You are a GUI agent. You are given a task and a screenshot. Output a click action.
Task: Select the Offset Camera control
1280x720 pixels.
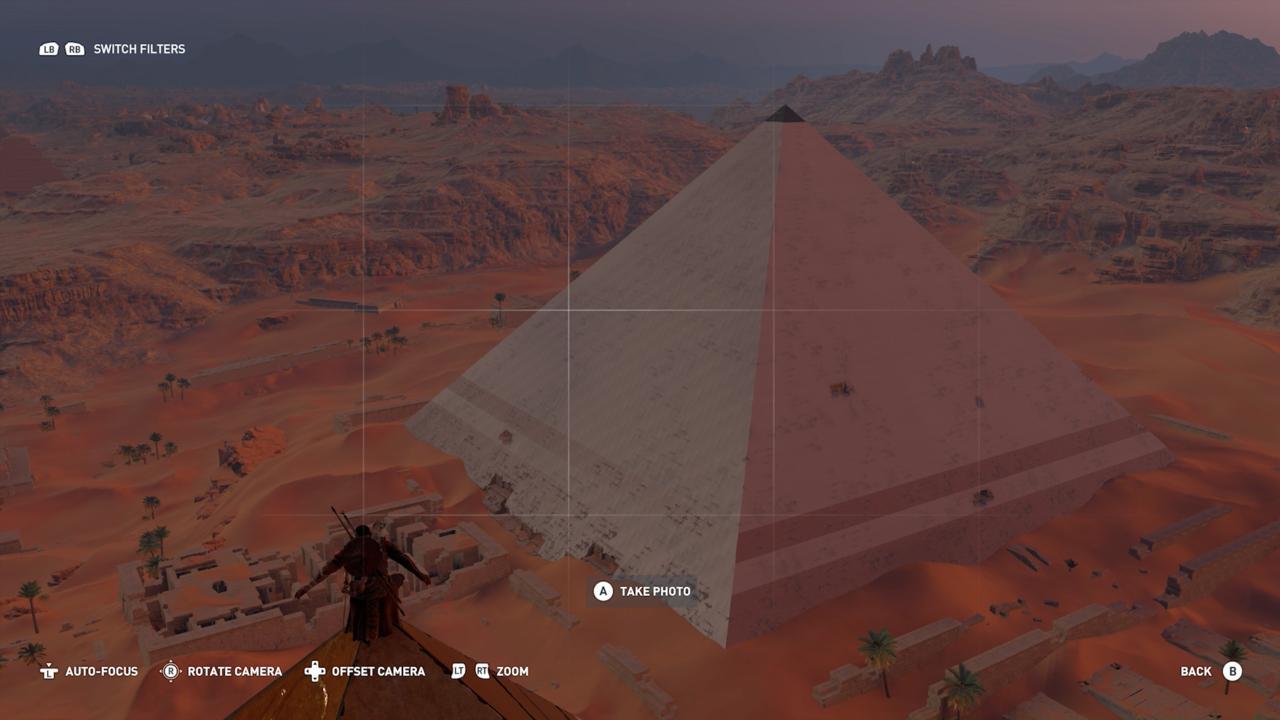pyautogui.click(x=379, y=671)
